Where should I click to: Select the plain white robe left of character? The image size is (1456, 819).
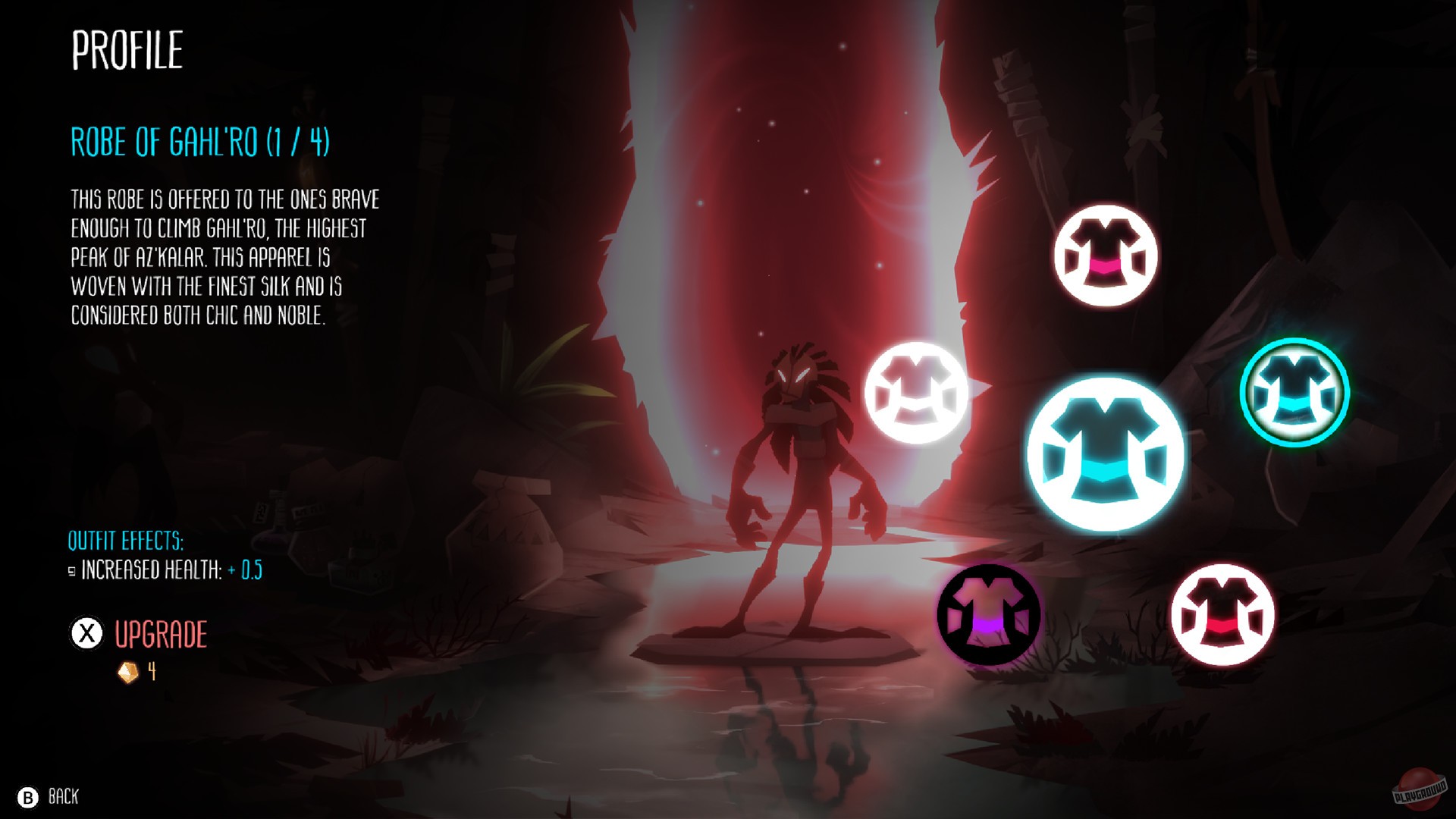click(x=918, y=394)
